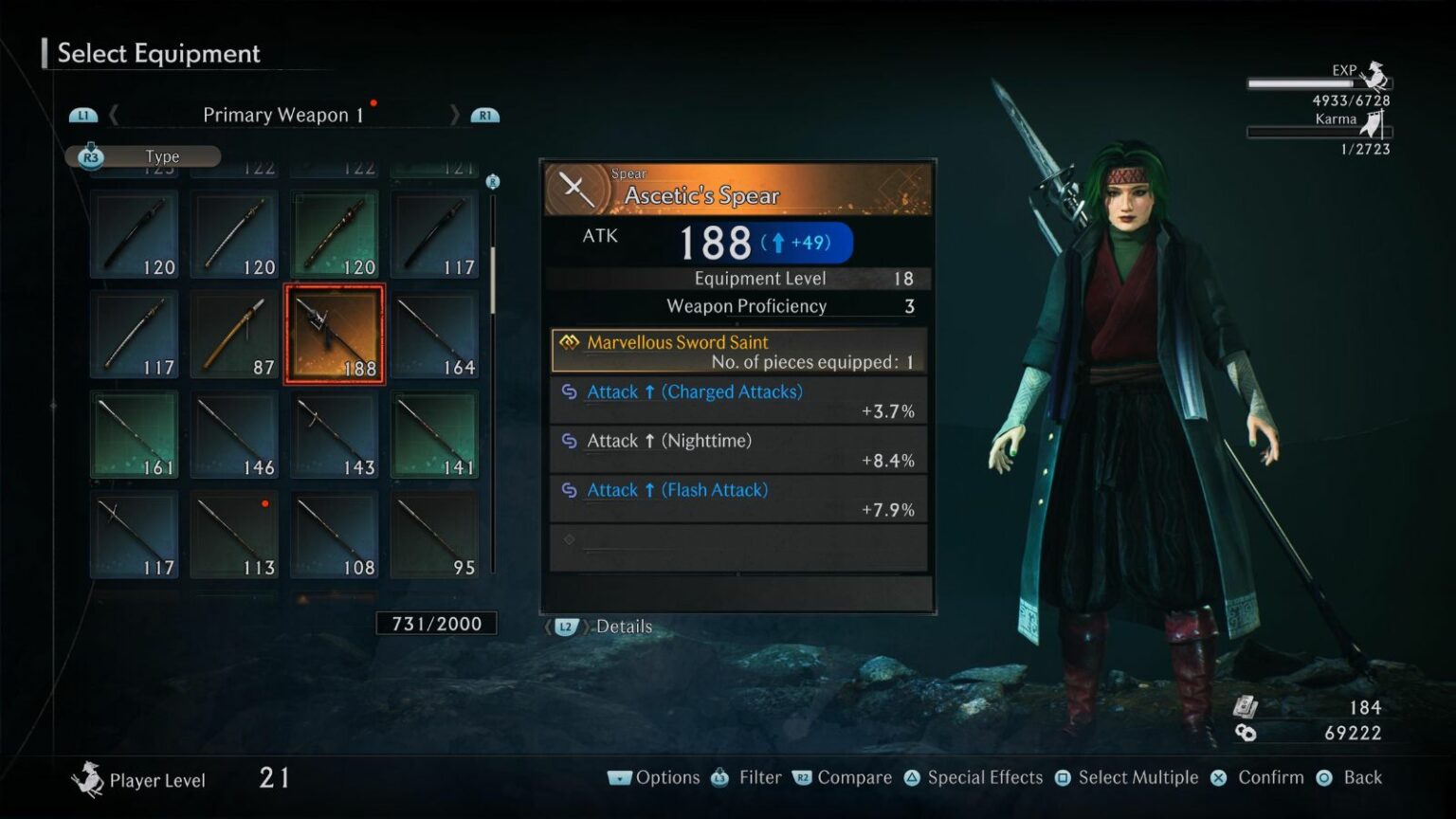Open the Marvellous Sword Saint set bonus
Viewport: 1456px width, 819px height.
click(x=738, y=351)
